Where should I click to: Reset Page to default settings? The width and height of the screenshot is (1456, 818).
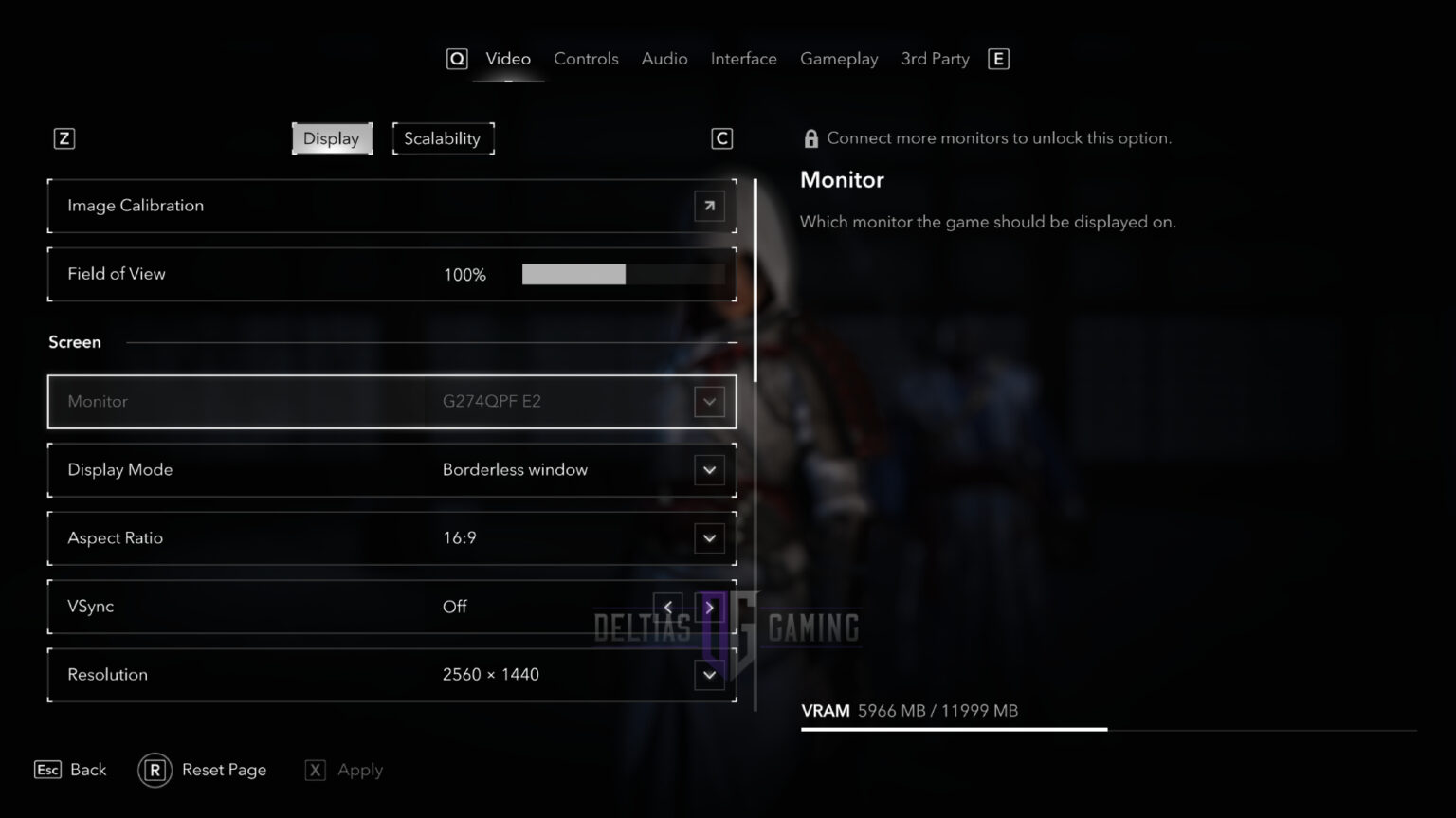[224, 770]
